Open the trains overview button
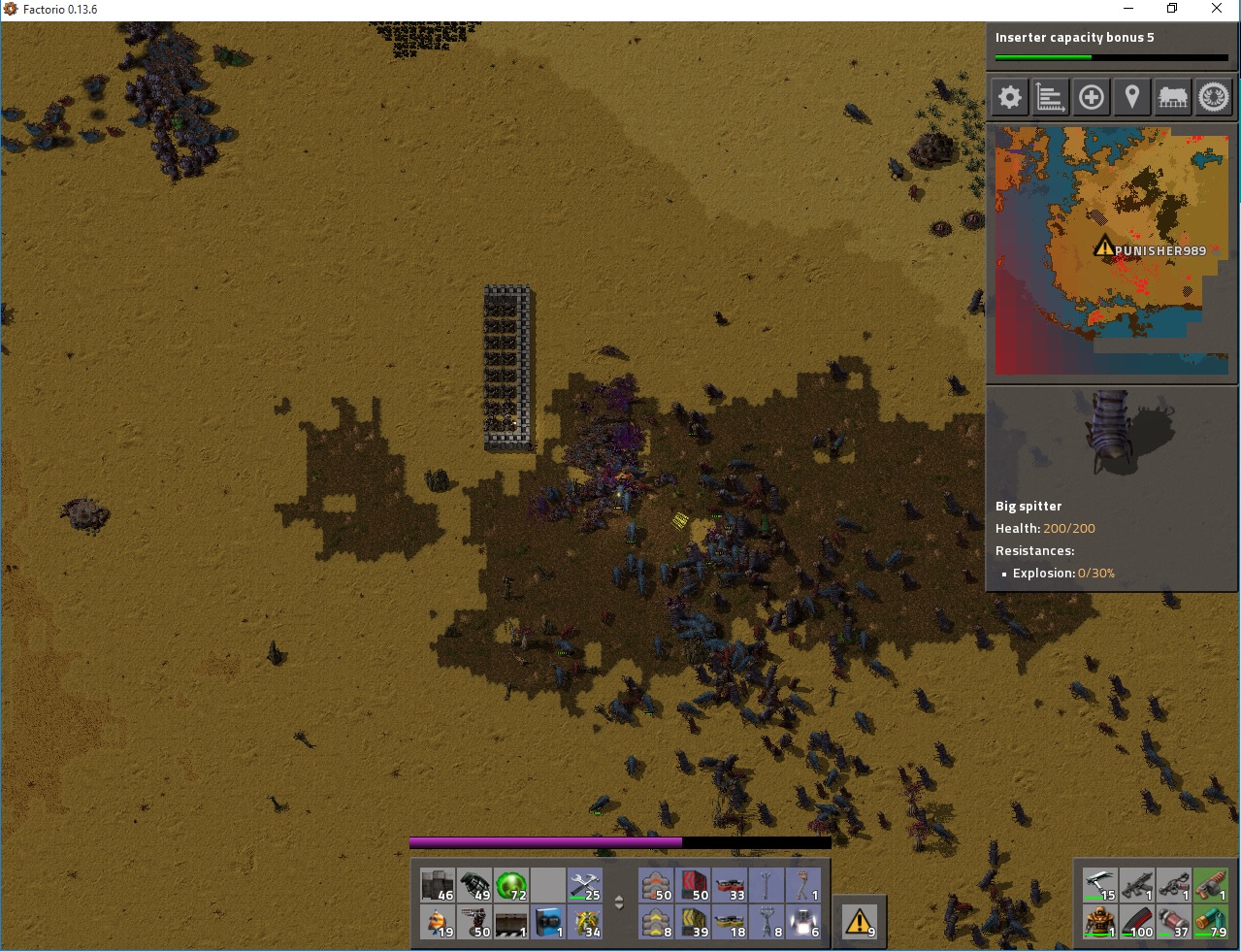 [1173, 97]
